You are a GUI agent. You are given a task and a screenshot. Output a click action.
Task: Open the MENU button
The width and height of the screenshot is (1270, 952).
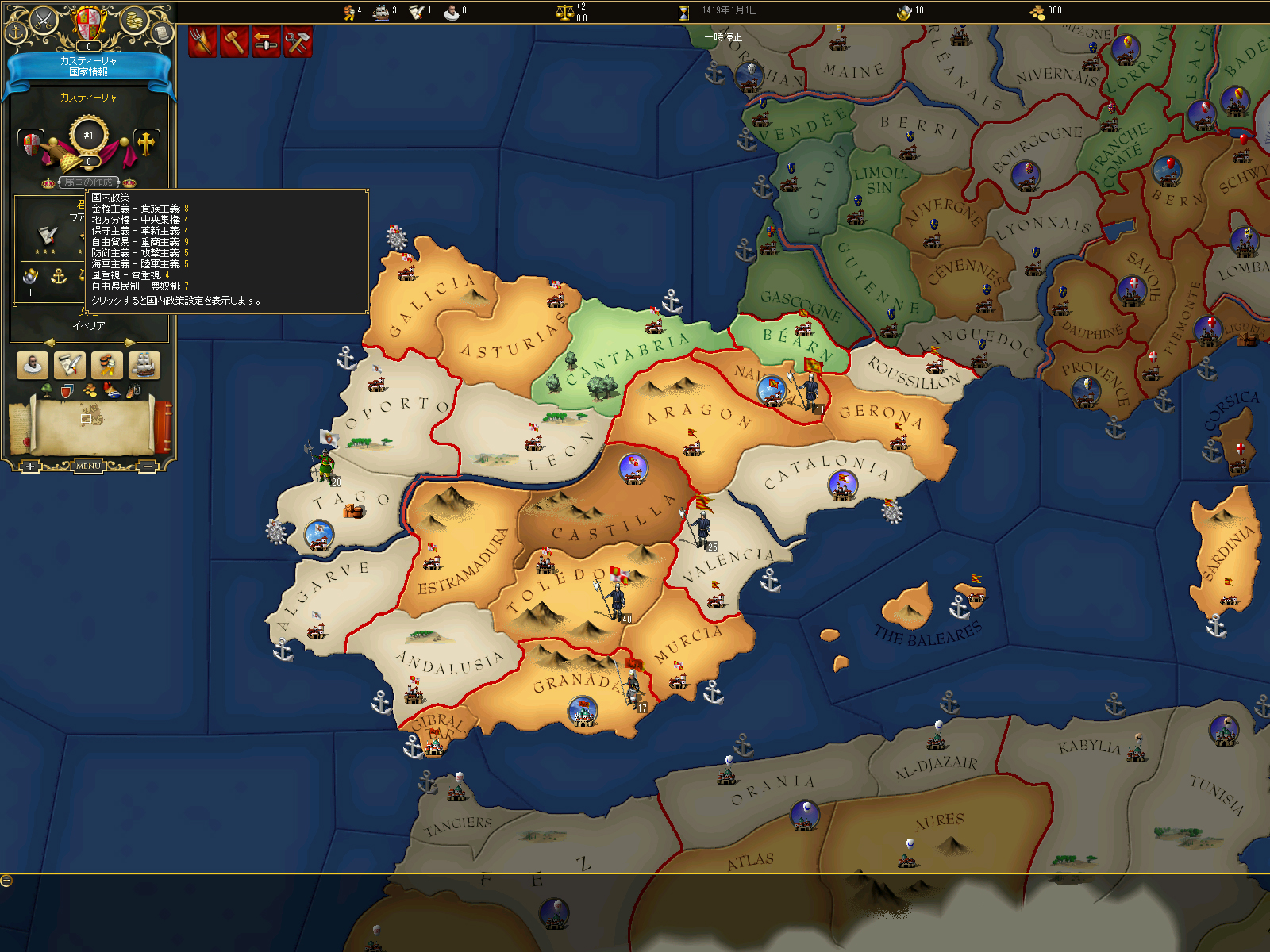click(x=88, y=466)
